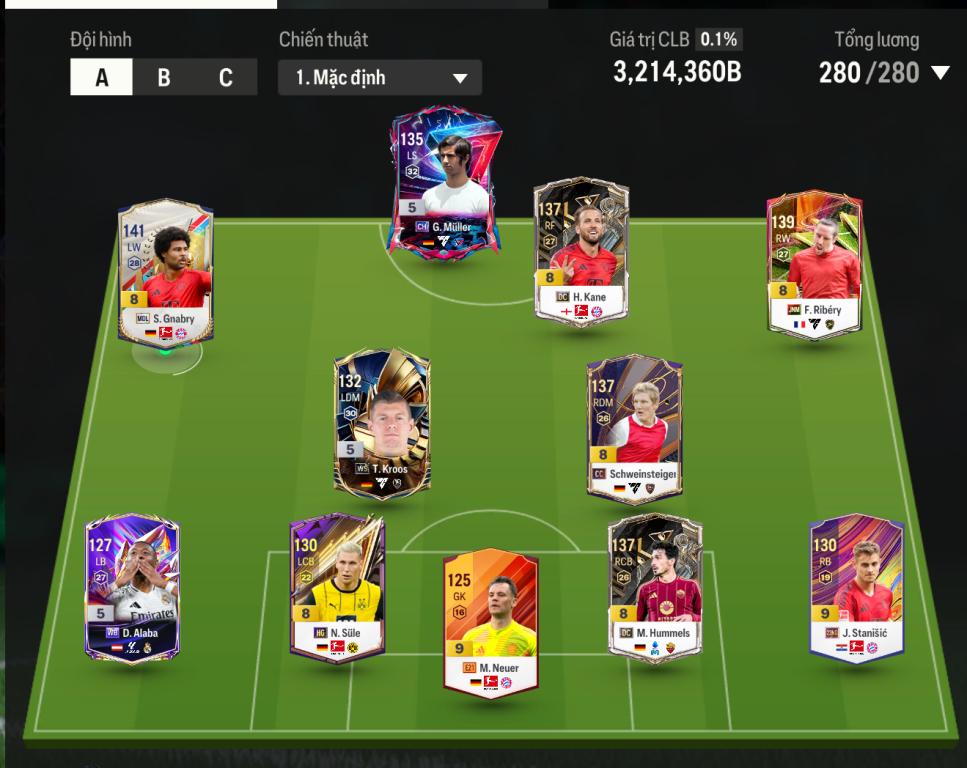This screenshot has height=768, width=967.
Task: Select the M. Neuer goalkeeper card
Action: (x=491, y=620)
